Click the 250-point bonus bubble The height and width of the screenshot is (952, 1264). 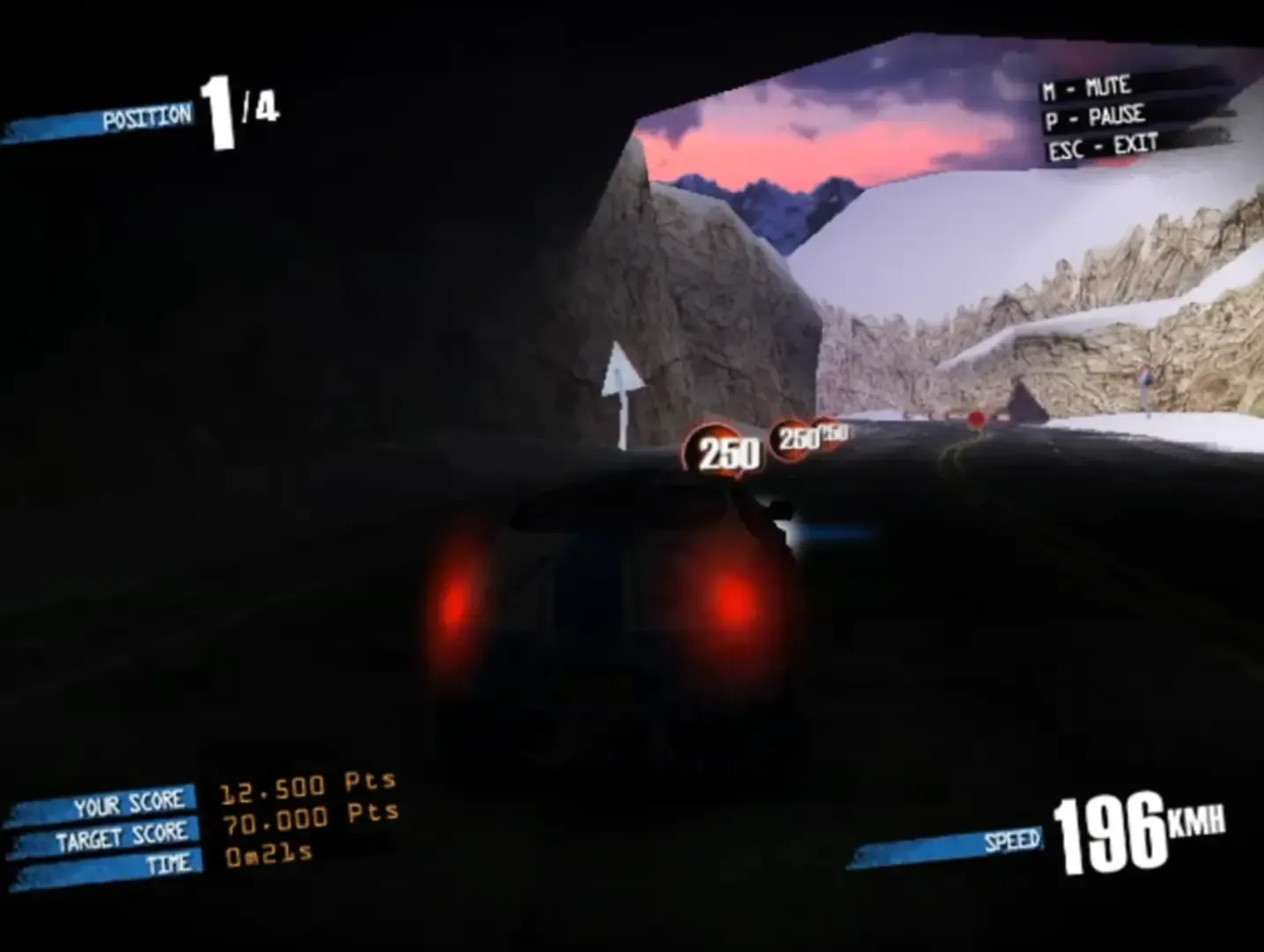[725, 453]
